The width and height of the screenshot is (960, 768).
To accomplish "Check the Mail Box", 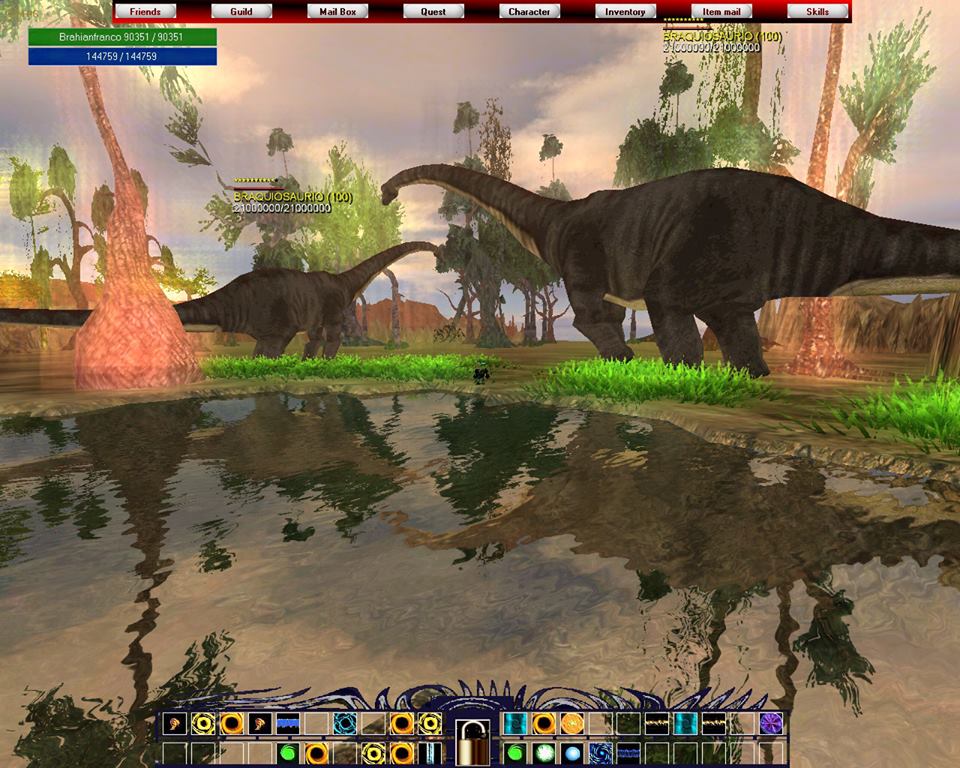I will (x=337, y=12).
